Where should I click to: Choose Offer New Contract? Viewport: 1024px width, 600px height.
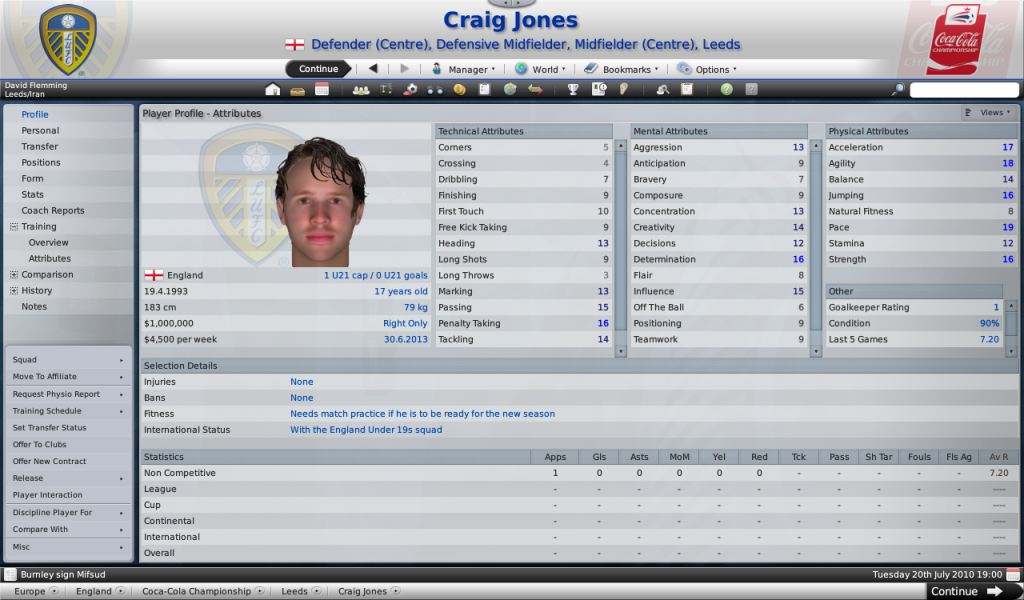[49, 461]
